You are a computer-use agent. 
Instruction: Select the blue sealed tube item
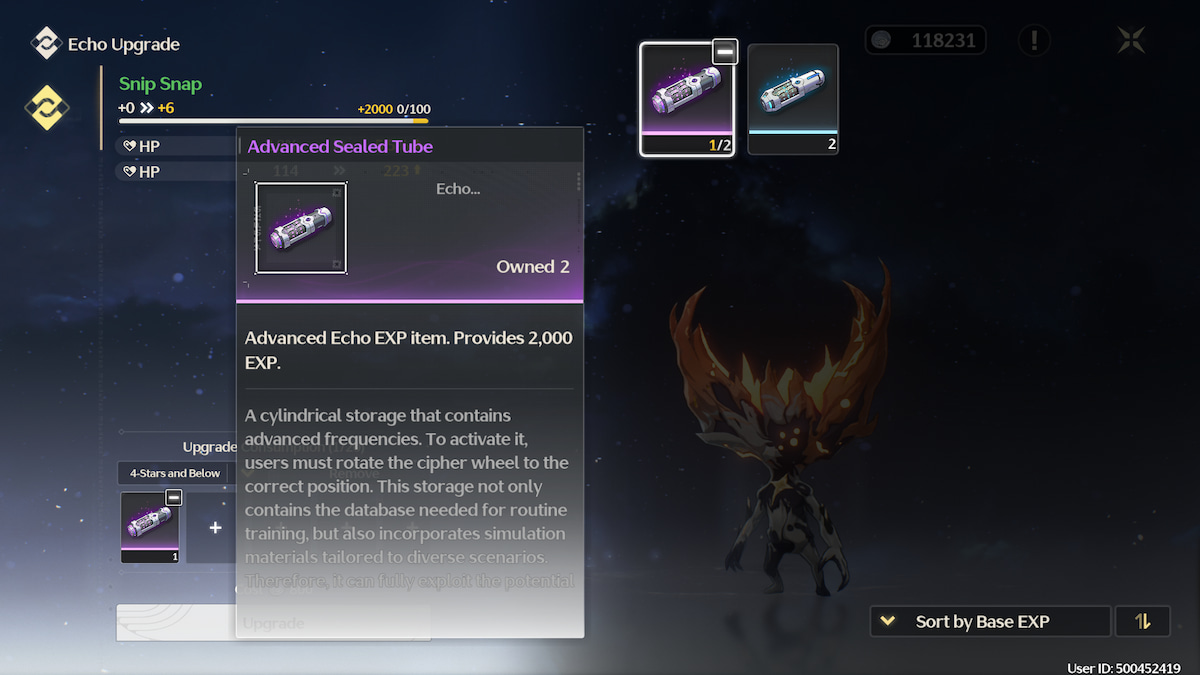coord(793,97)
